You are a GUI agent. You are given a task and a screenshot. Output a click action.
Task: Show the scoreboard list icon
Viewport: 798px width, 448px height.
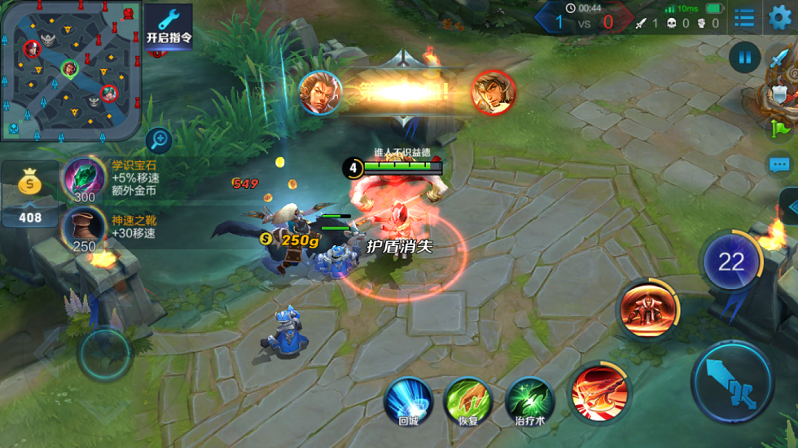pos(744,18)
